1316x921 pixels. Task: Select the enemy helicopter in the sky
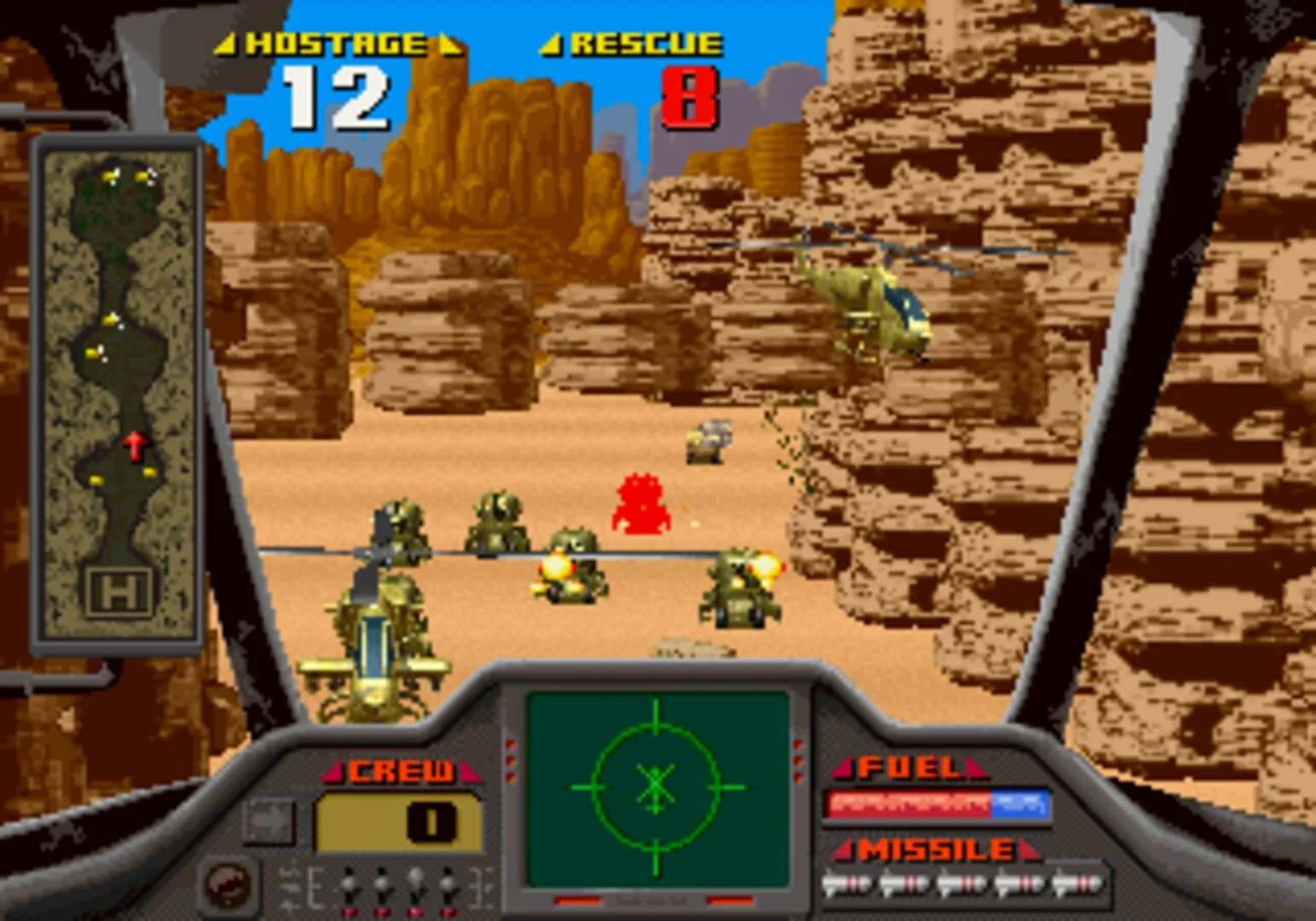tap(870, 298)
